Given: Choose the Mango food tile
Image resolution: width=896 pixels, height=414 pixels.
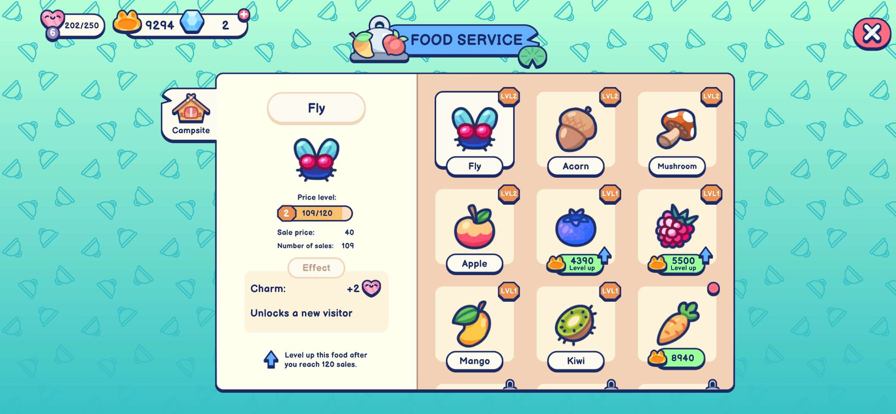Looking at the screenshot, I should (x=474, y=329).
